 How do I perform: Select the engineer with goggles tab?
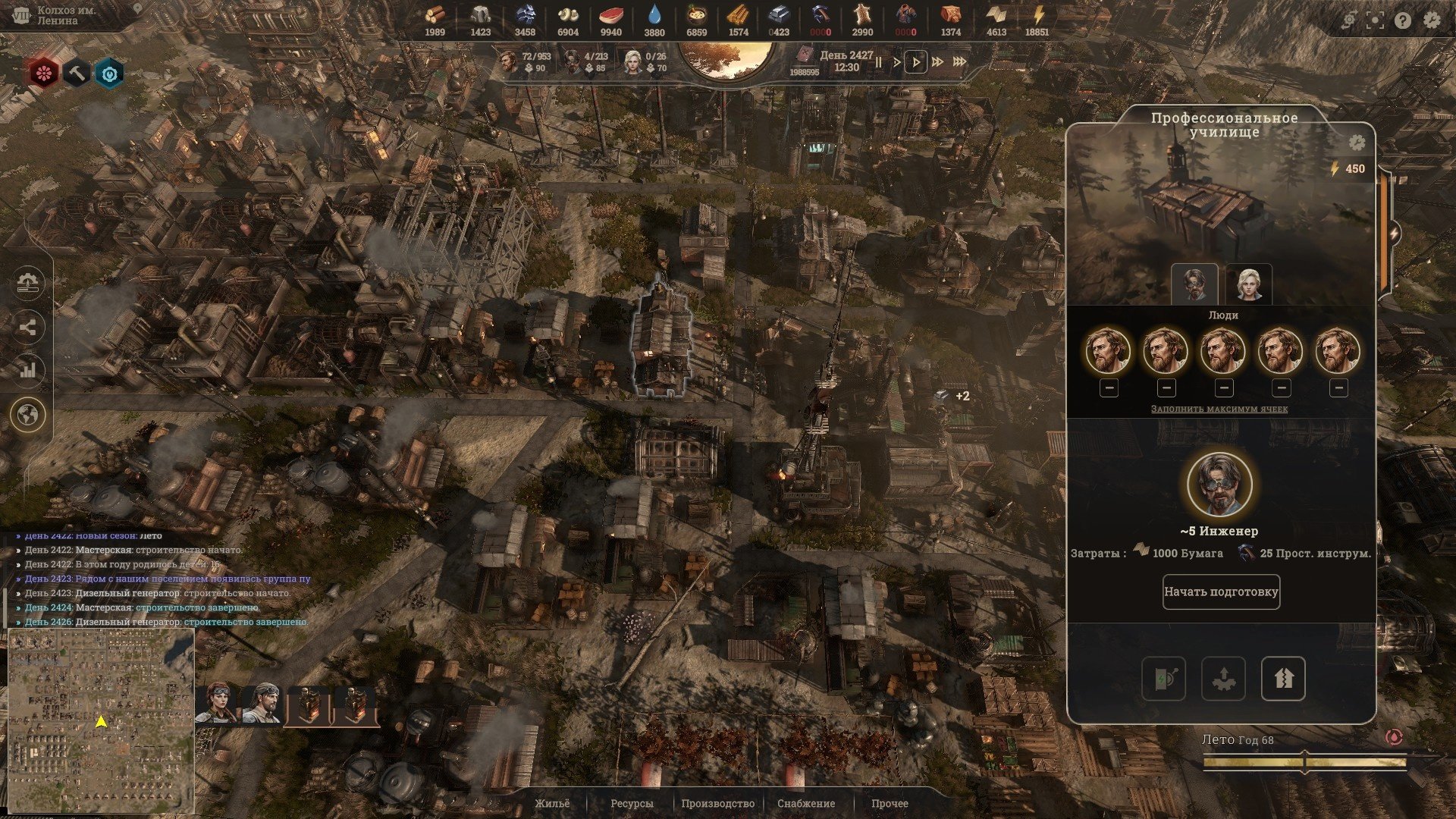tap(1194, 284)
